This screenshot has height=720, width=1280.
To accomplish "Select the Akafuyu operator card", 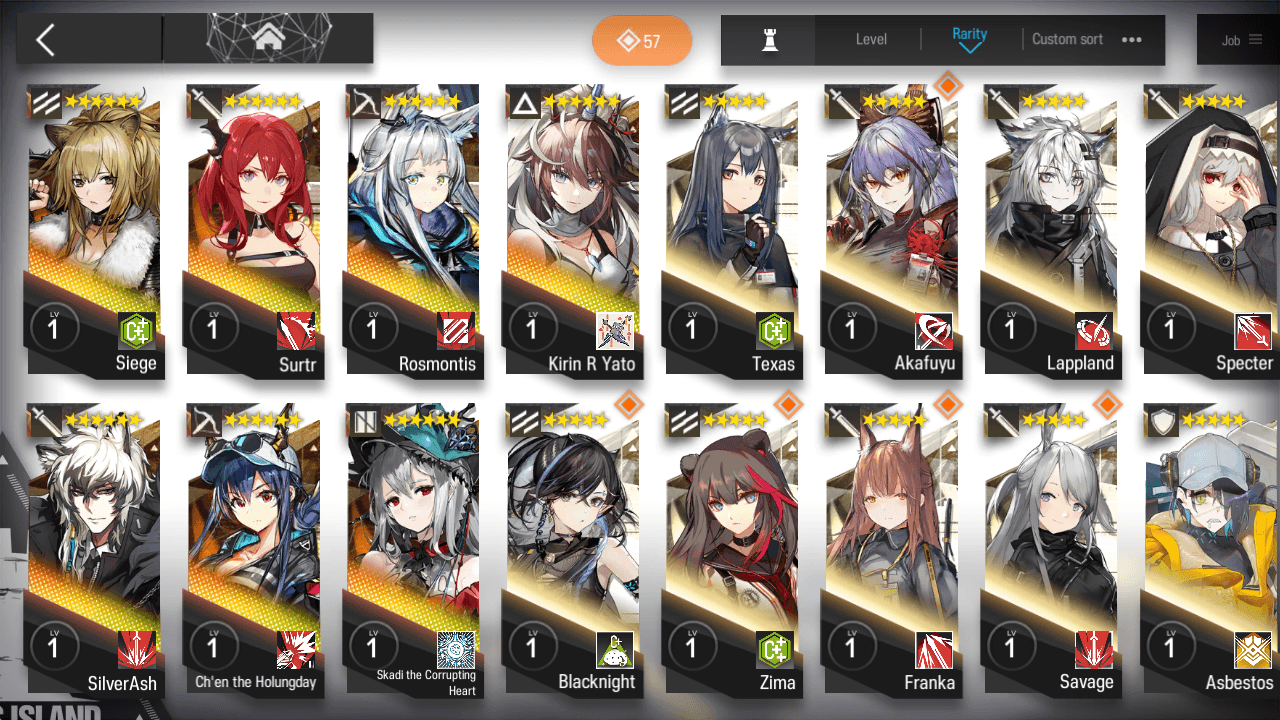I will pyautogui.click(x=891, y=230).
